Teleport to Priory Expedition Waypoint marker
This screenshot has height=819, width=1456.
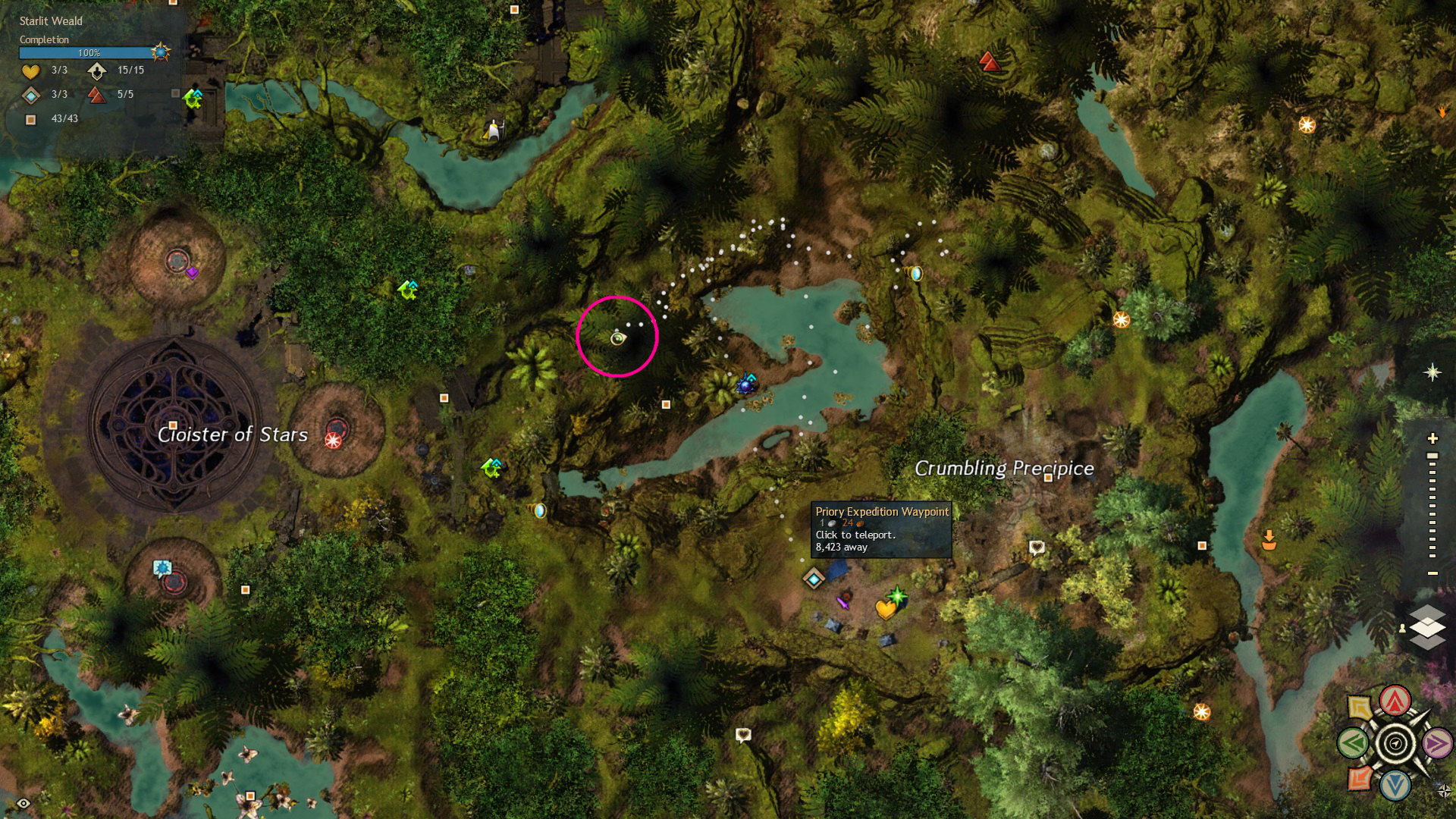pyautogui.click(x=814, y=579)
